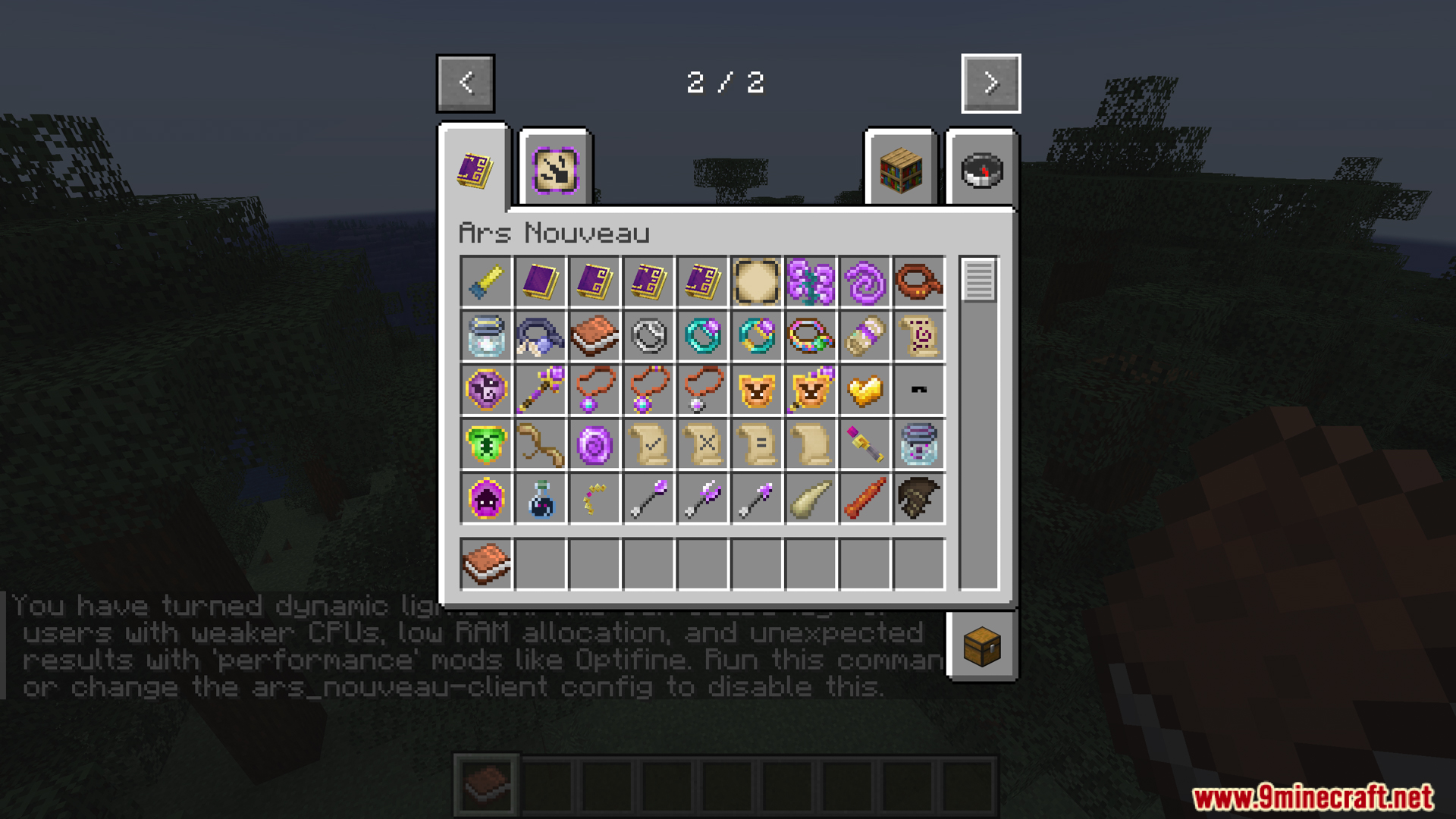
Task: Select the dark potion flask
Action: (x=540, y=498)
